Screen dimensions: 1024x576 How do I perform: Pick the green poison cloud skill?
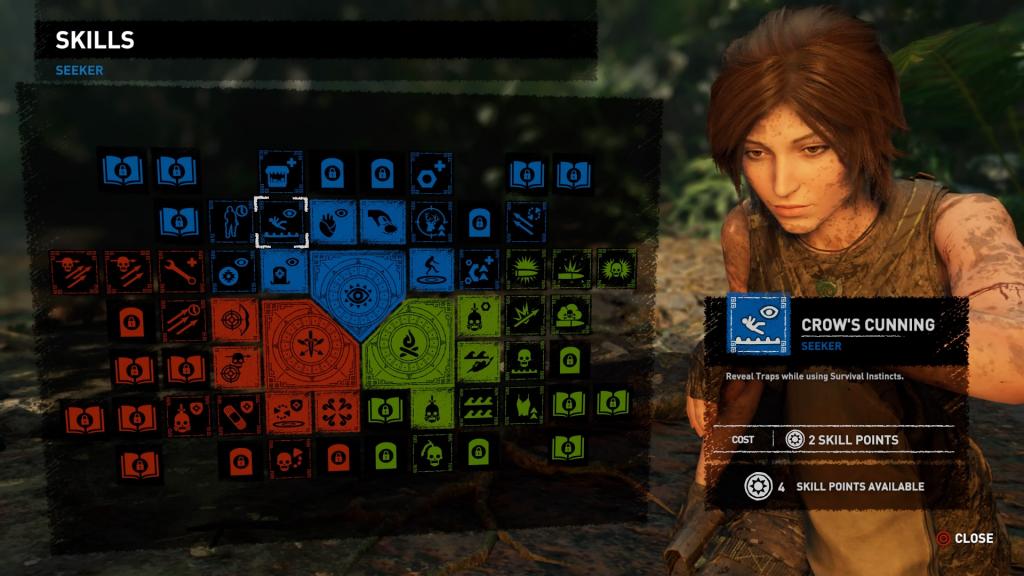pos(570,315)
